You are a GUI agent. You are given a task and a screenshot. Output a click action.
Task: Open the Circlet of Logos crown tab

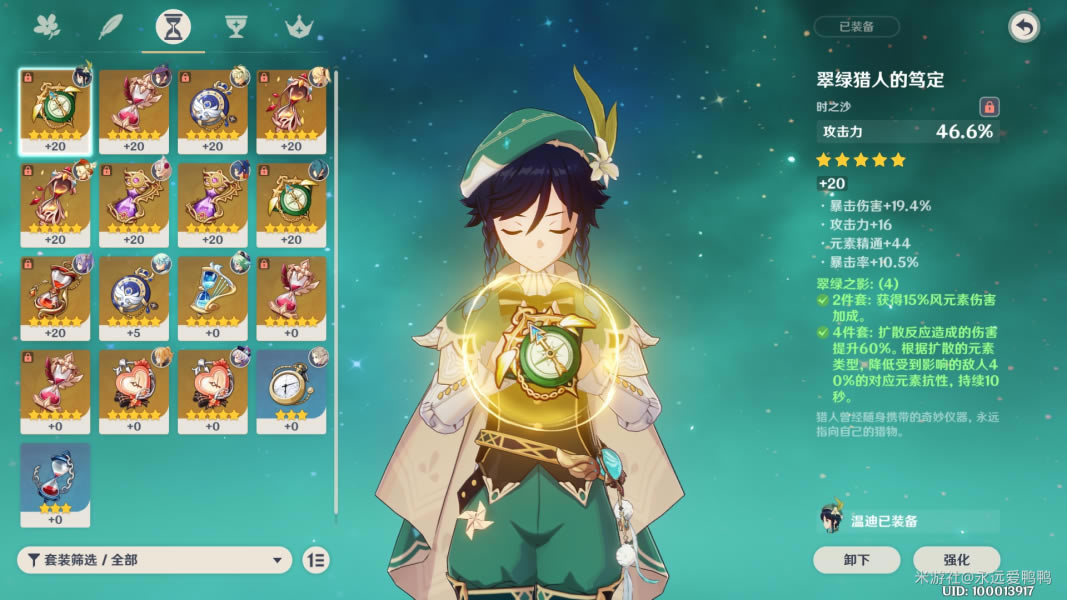(298, 27)
